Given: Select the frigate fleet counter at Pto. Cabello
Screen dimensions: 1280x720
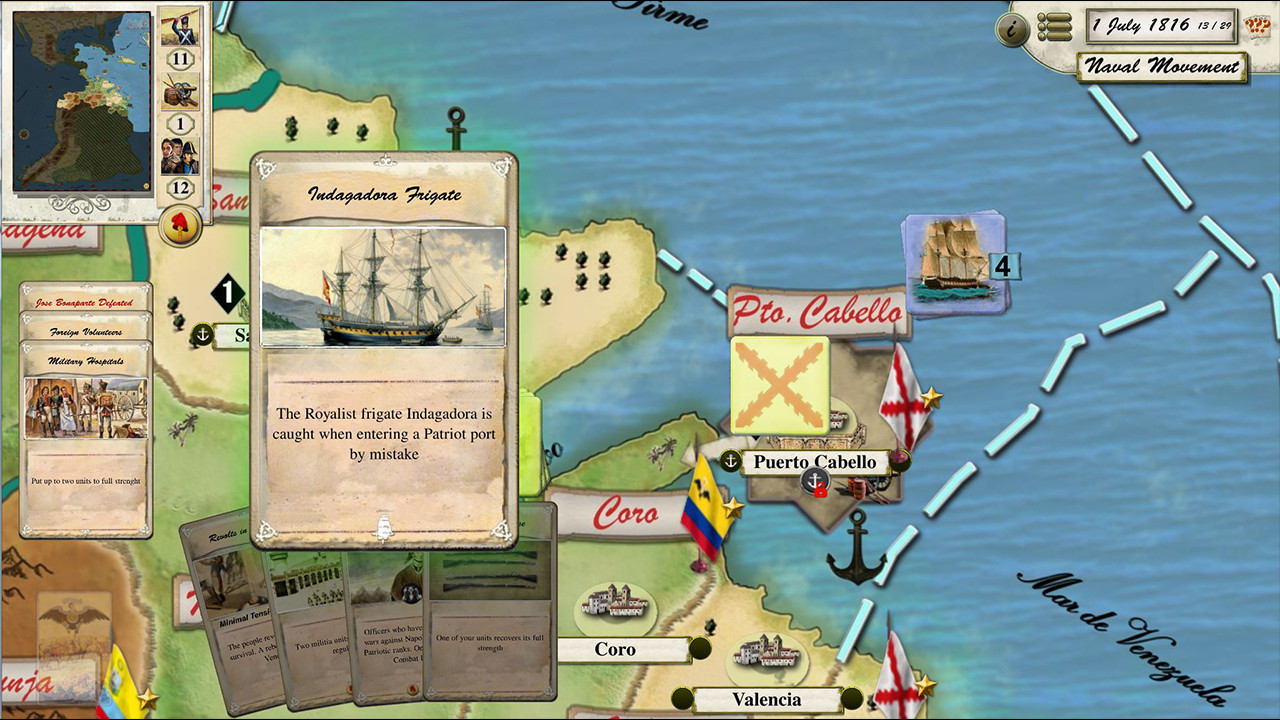Looking at the screenshot, I should click(x=953, y=264).
